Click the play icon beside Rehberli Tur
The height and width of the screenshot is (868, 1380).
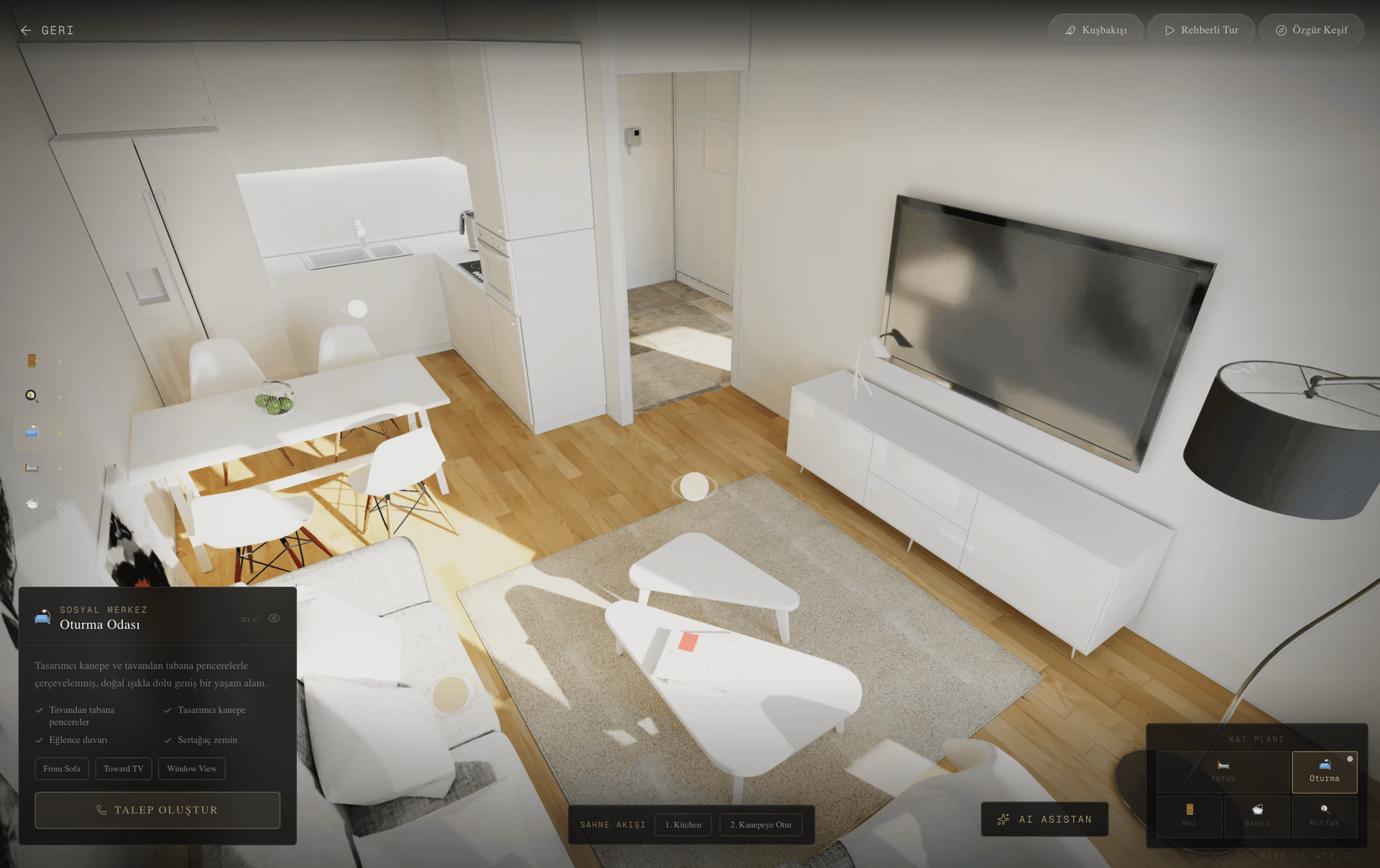(1170, 30)
